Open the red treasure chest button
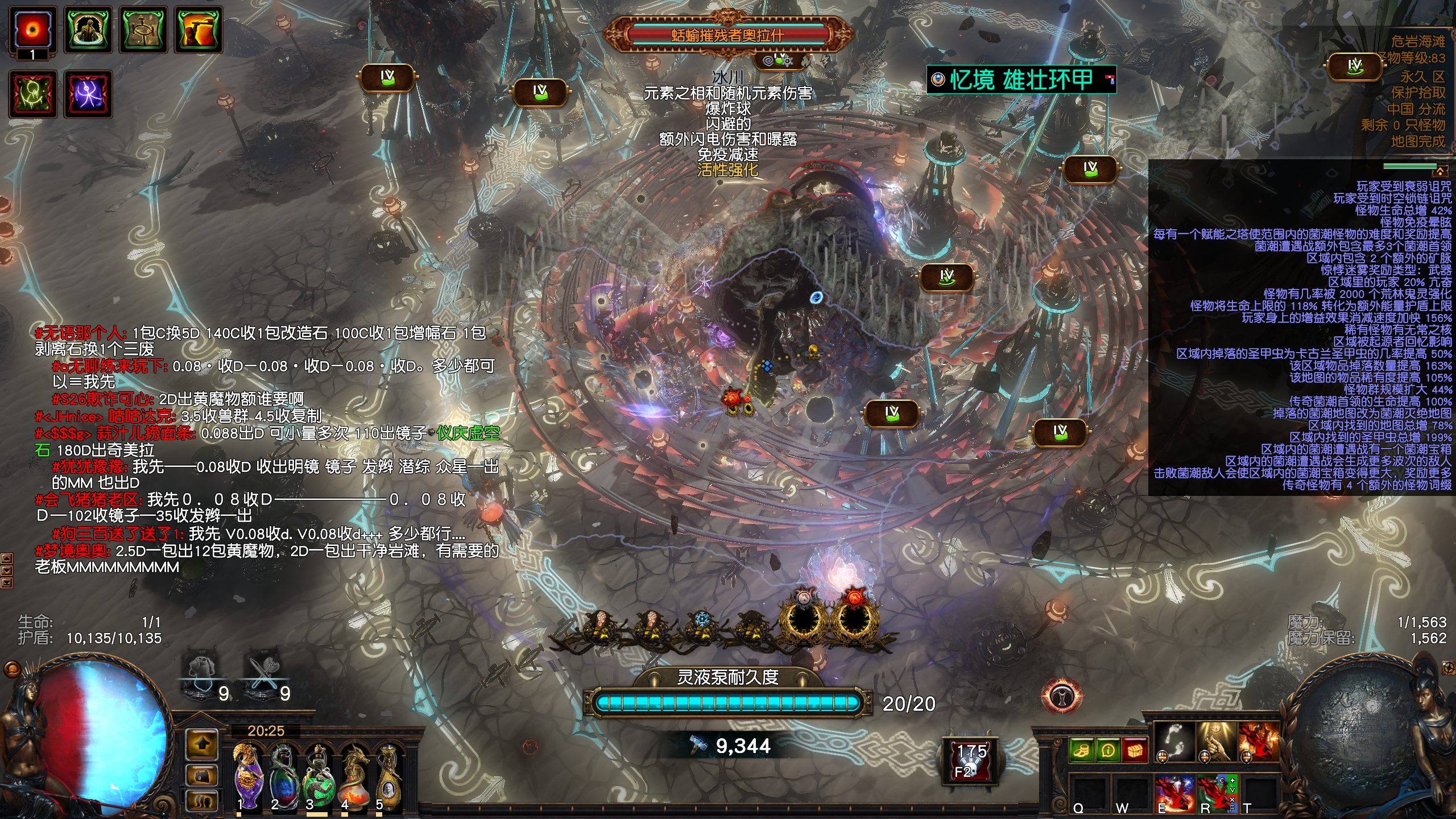 coord(1135,751)
